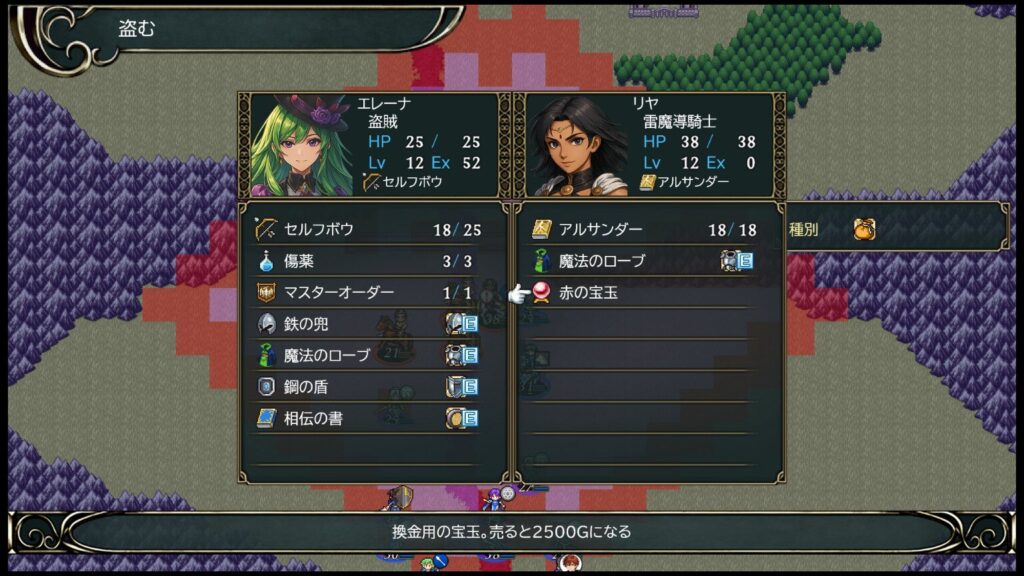Choose the 銅の盾 shield row
This screenshot has width=1024, height=576.
click(366, 387)
